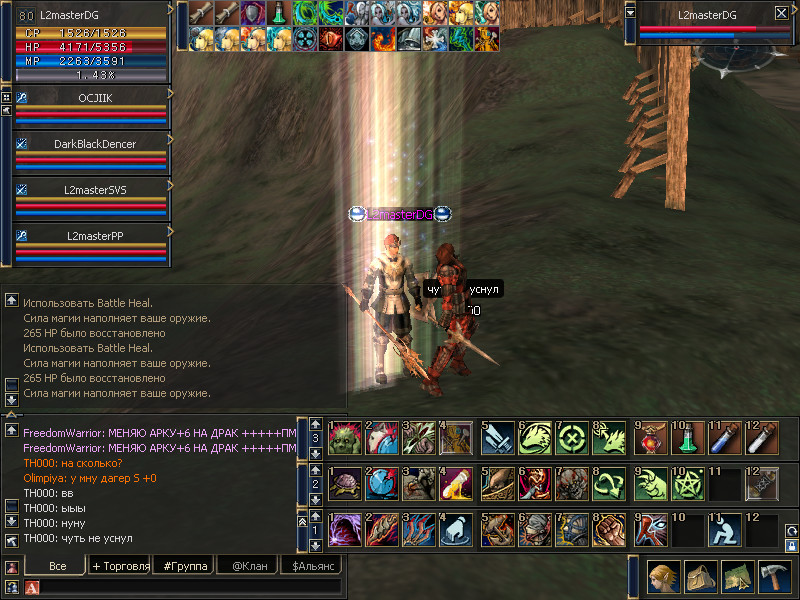Close the L2masterDG target window
The width and height of the screenshot is (800, 600).
click(x=781, y=14)
